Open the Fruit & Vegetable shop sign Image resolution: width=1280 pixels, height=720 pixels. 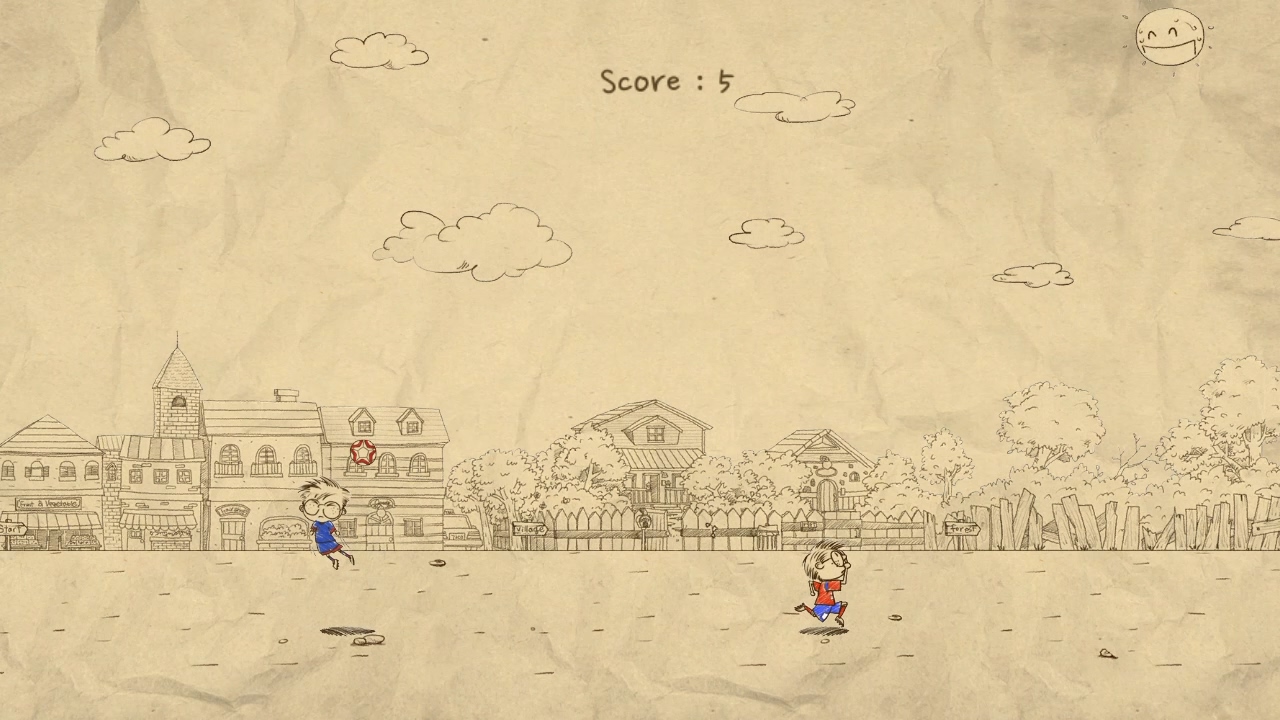tap(47, 505)
